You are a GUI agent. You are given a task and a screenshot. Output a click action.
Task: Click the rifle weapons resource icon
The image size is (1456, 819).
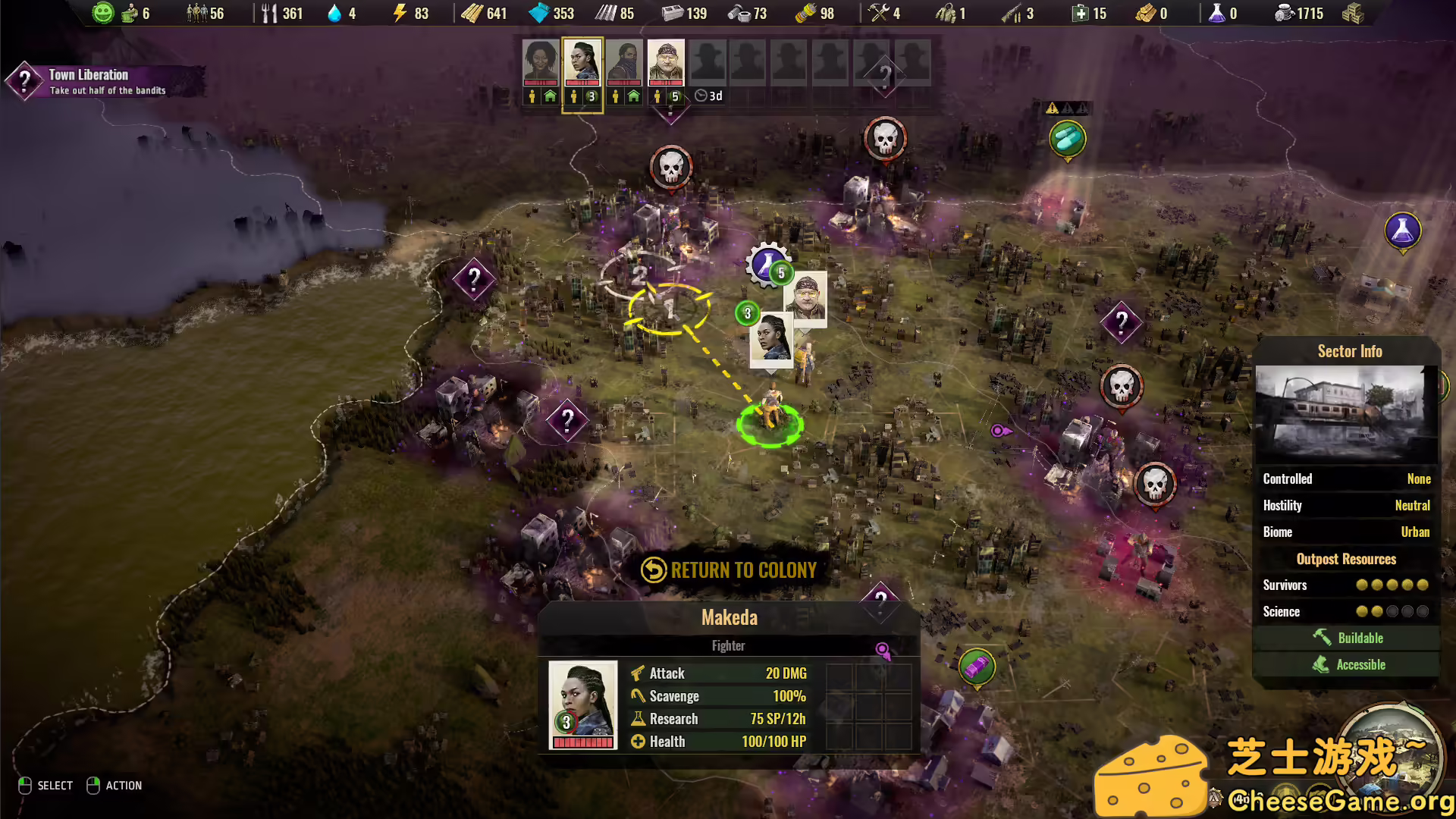(x=1011, y=13)
